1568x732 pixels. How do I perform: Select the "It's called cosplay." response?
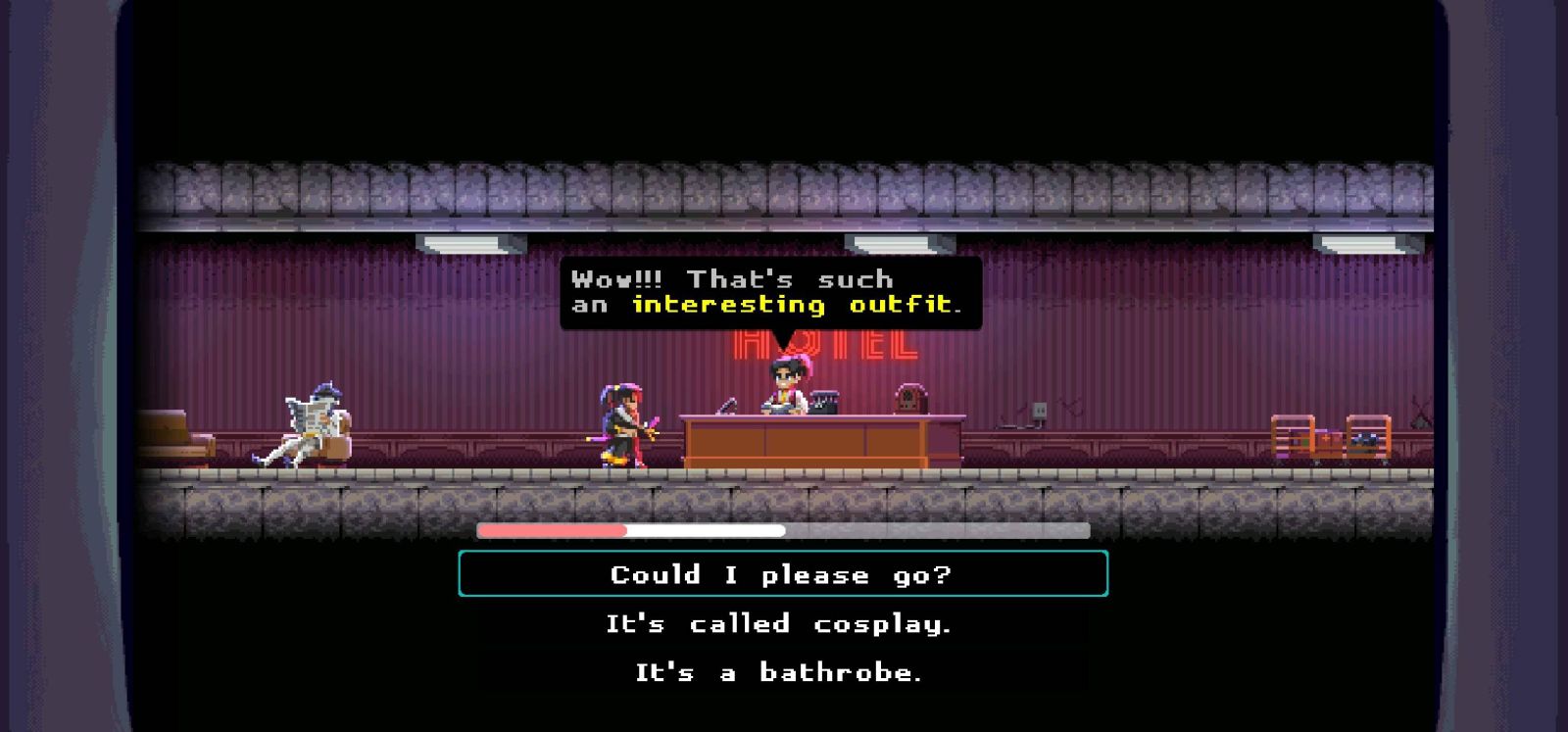779,624
